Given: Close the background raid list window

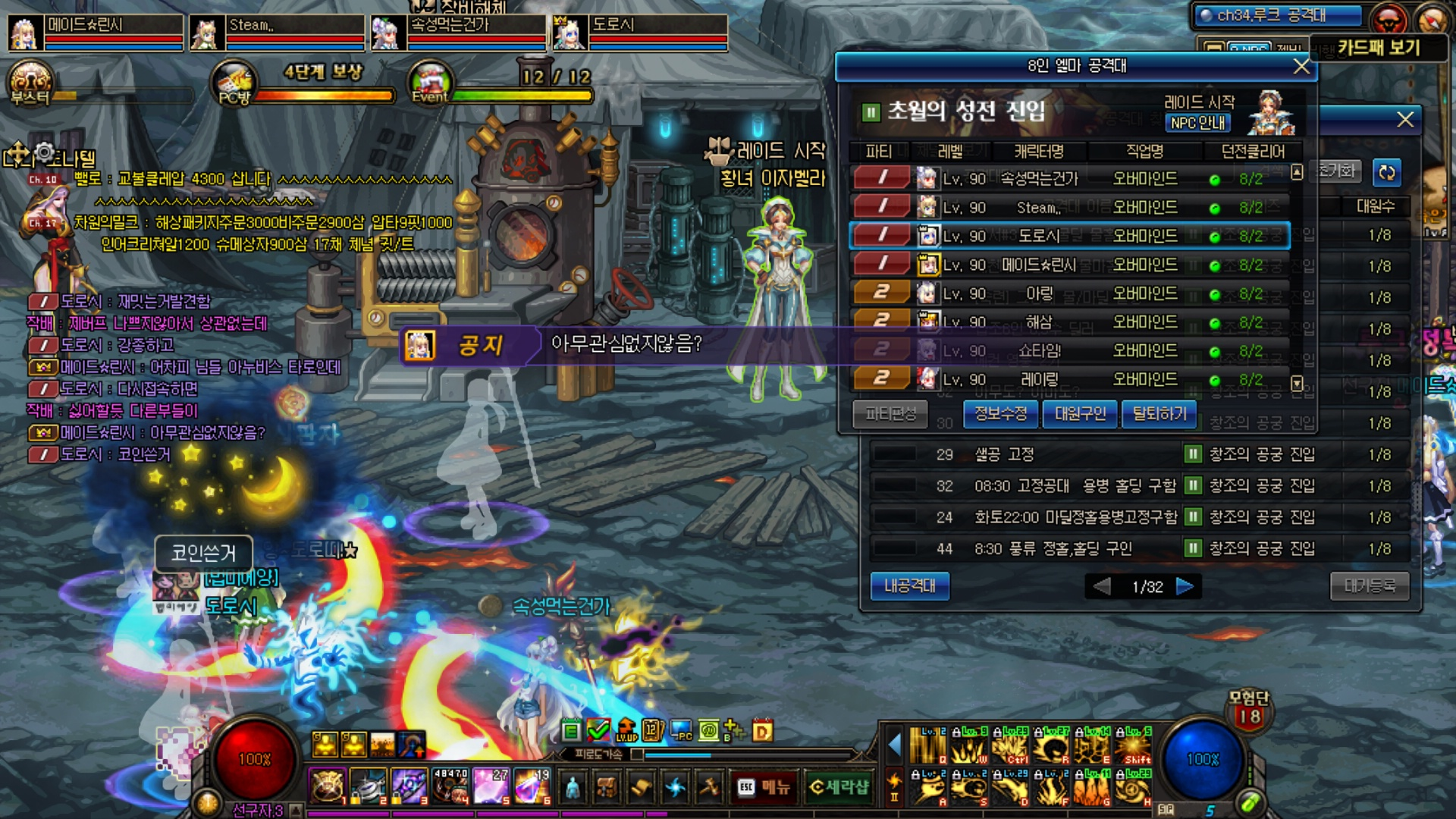Looking at the screenshot, I should coord(1404,120).
